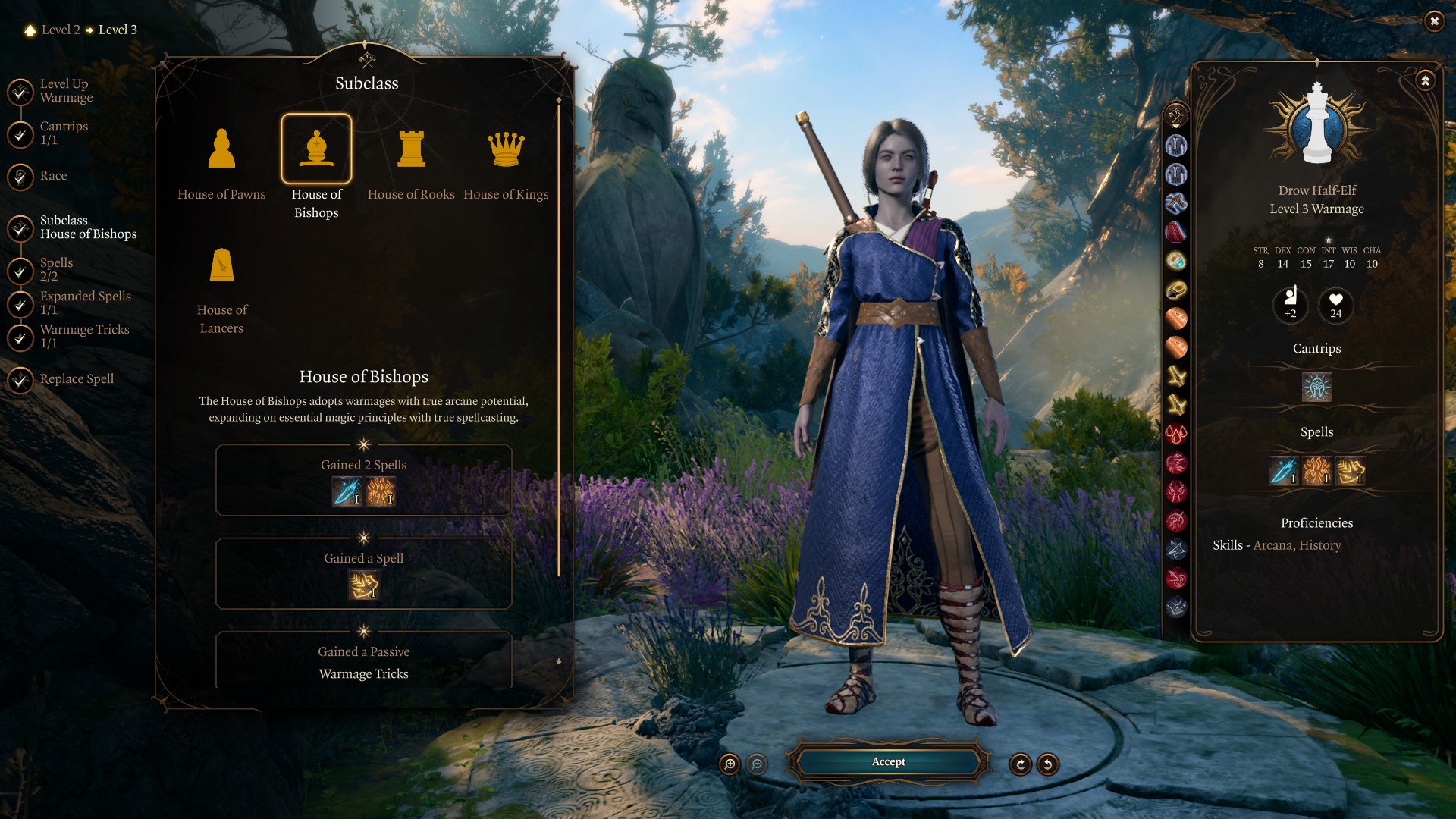This screenshot has height=819, width=1456.
Task: Inspect the spell under Gained a Spell
Action: coord(363,585)
